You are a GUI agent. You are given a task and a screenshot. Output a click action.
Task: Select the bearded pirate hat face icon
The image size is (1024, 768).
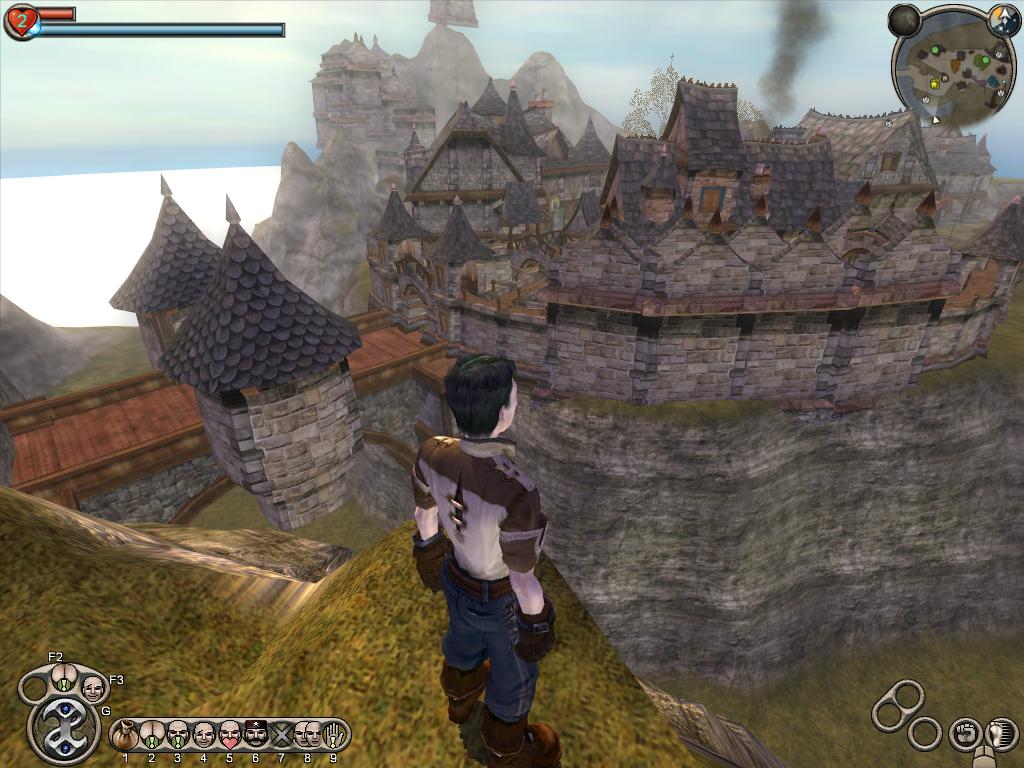pyautogui.click(x=255, y=736)
